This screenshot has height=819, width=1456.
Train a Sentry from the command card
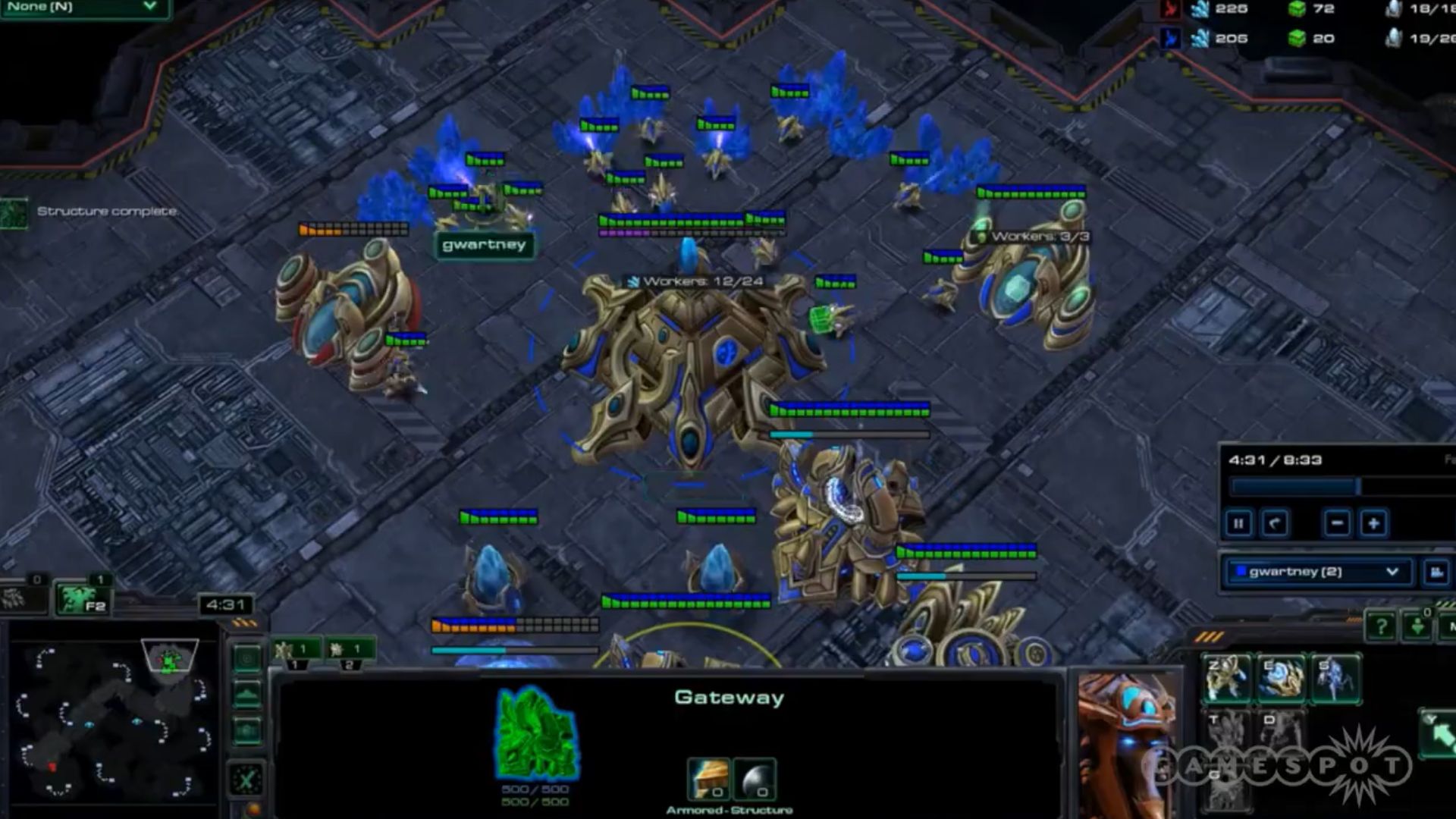[x=1281, y=678]
